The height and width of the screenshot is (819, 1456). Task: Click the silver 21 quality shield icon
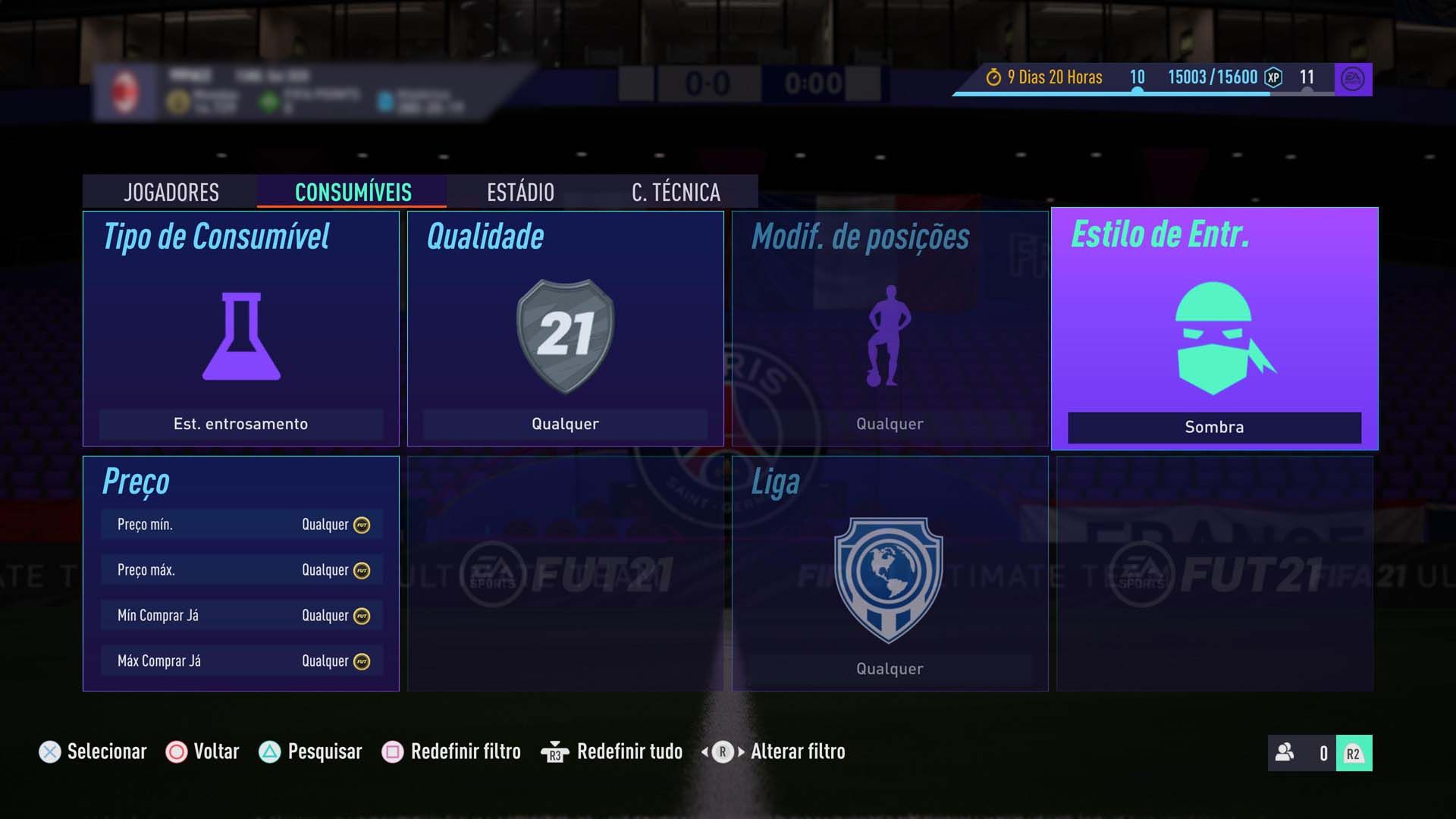[x=565, y=334]
